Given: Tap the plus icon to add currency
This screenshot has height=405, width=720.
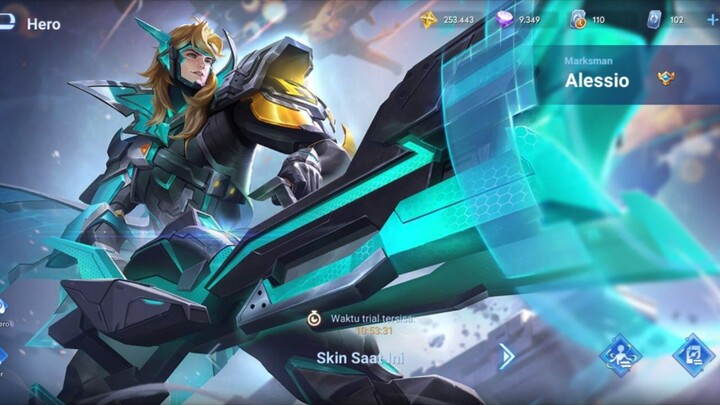Looking at the screenshot, I should (712, 19).
